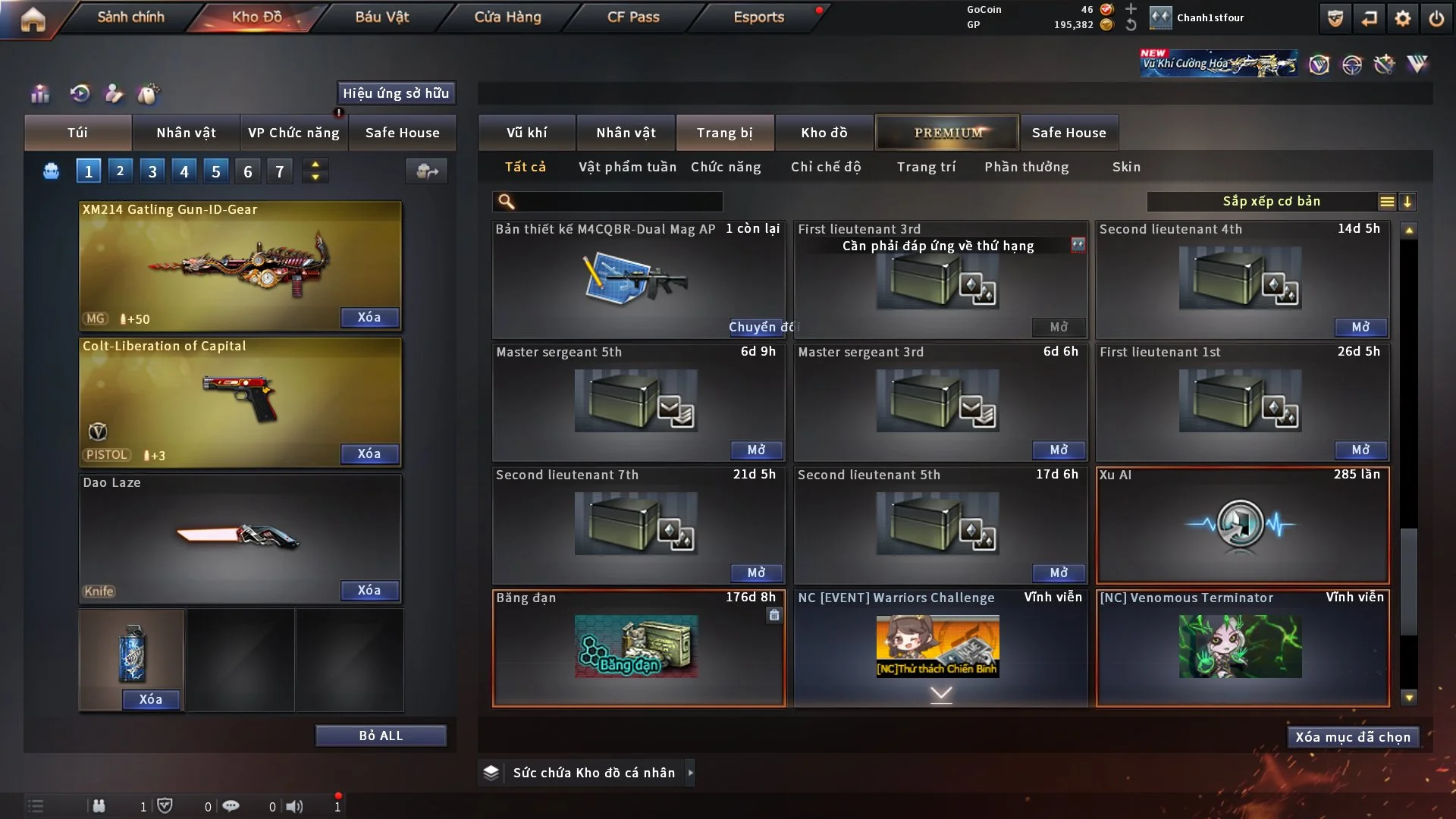Open the First lieutenant 1st crate
1456x819 pixels.
coord(1360,450)
